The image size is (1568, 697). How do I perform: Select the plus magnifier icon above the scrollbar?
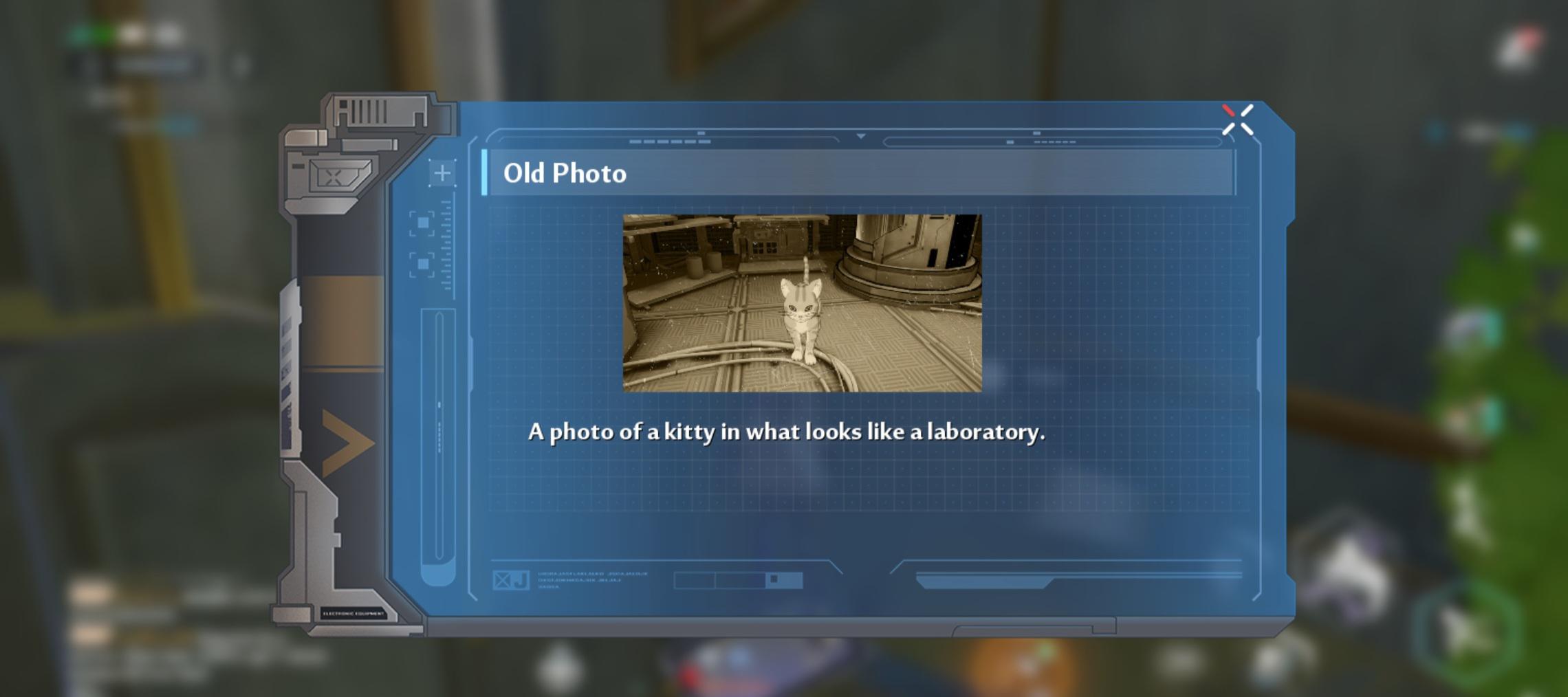tap(442, 173)
